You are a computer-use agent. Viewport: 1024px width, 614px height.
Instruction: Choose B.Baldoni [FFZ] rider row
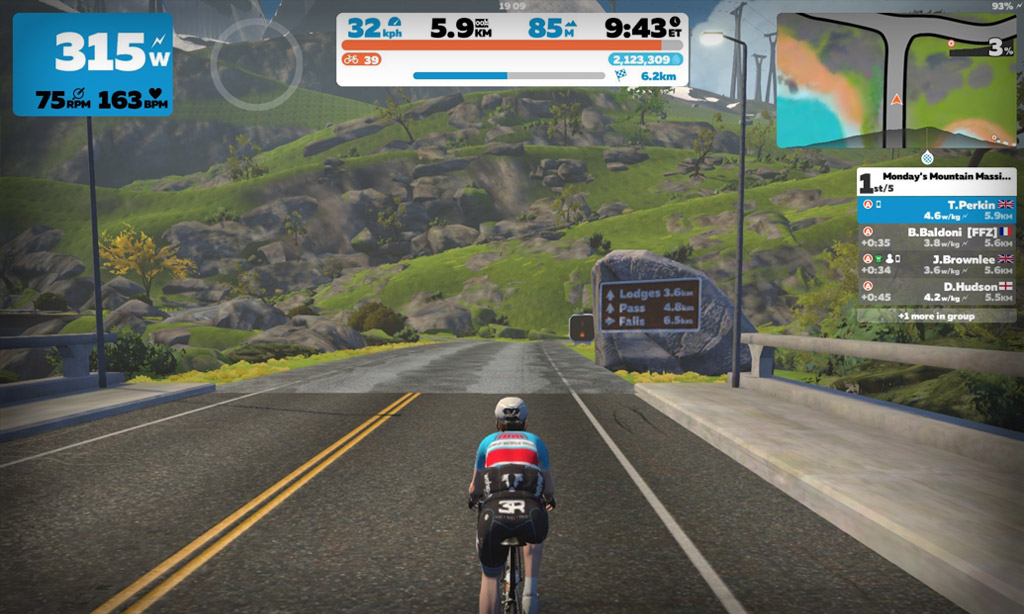(x=937, y=236)
